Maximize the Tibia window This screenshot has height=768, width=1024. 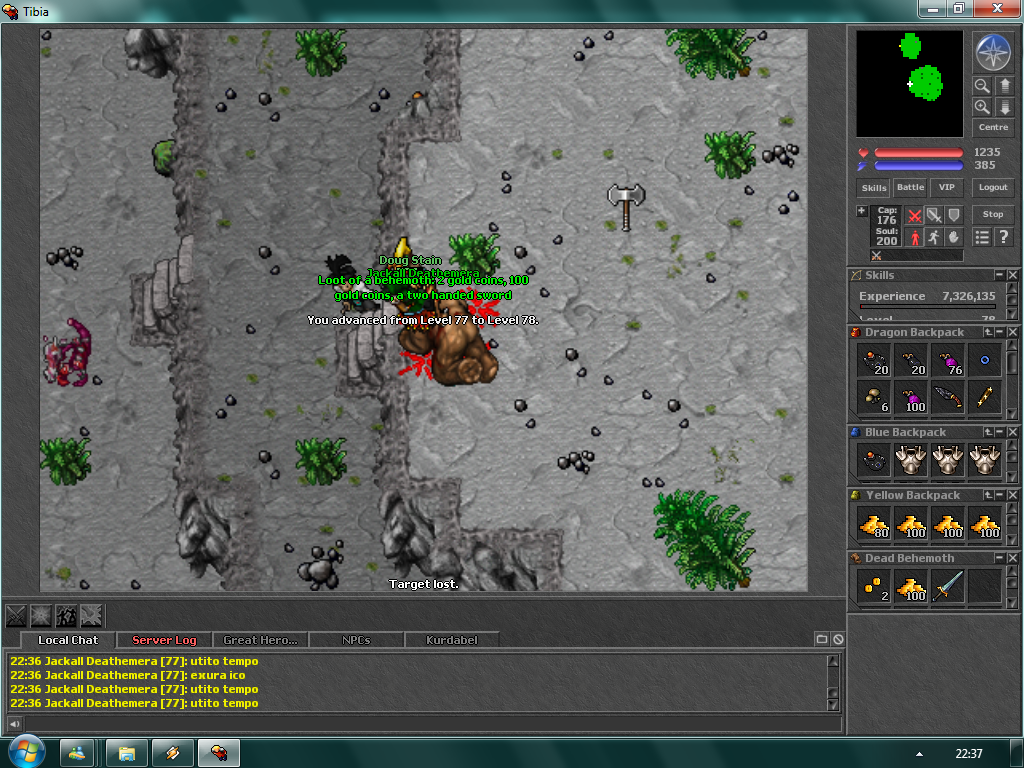pos(958,8)
